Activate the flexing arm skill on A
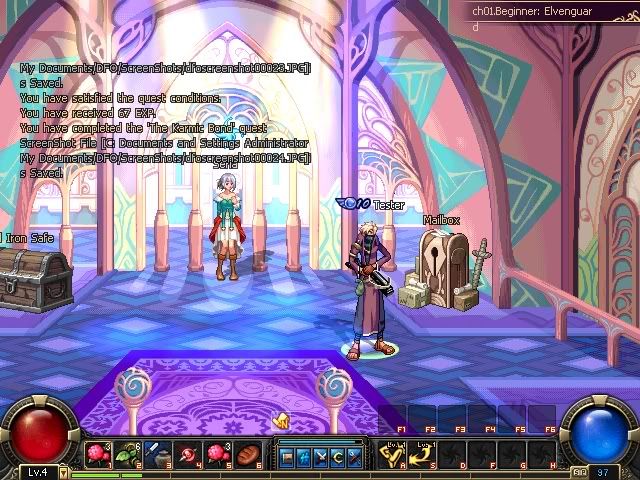This screenshot has width=640, height=480. [391, 456]
